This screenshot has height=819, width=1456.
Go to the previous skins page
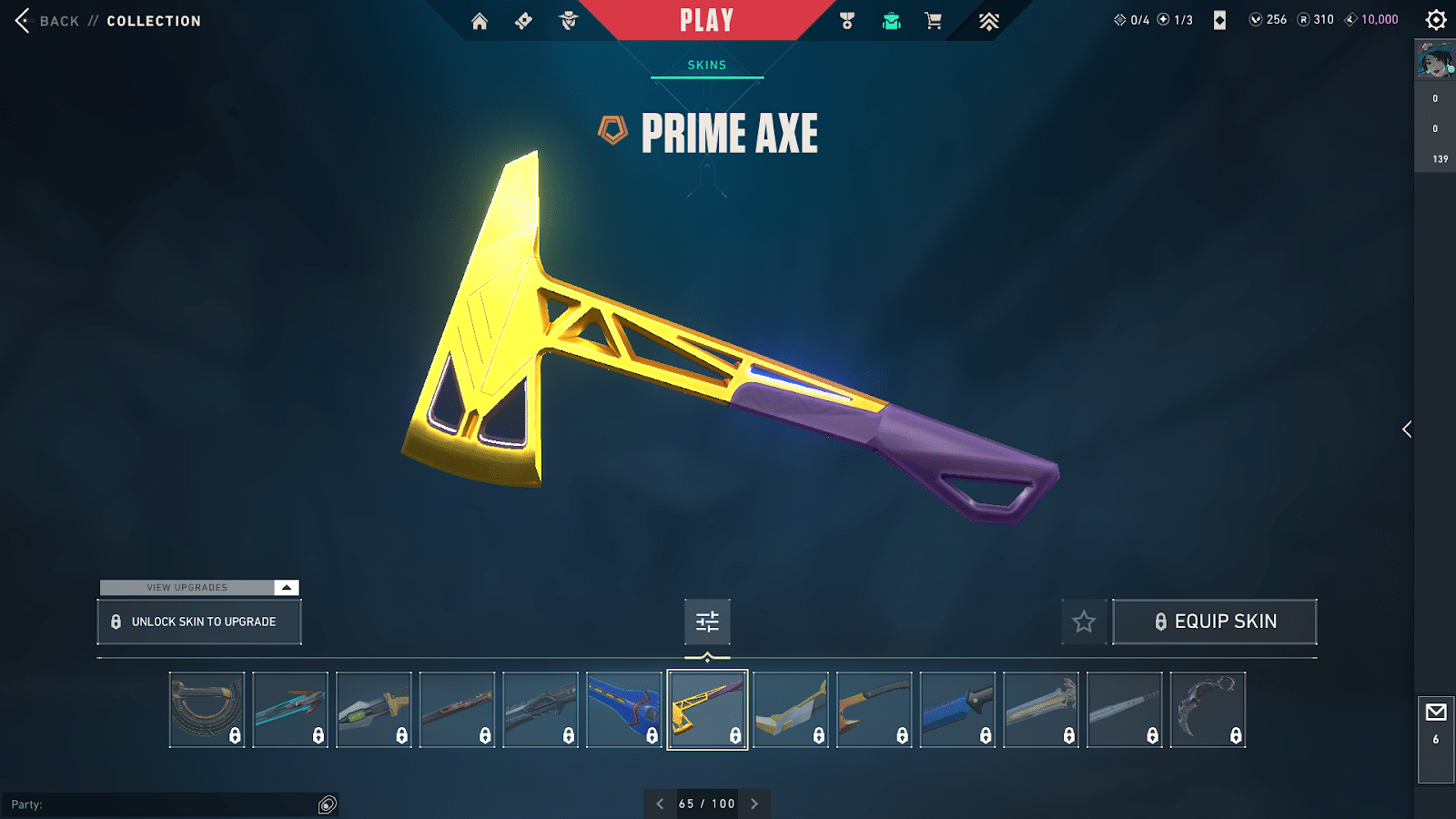660,804
